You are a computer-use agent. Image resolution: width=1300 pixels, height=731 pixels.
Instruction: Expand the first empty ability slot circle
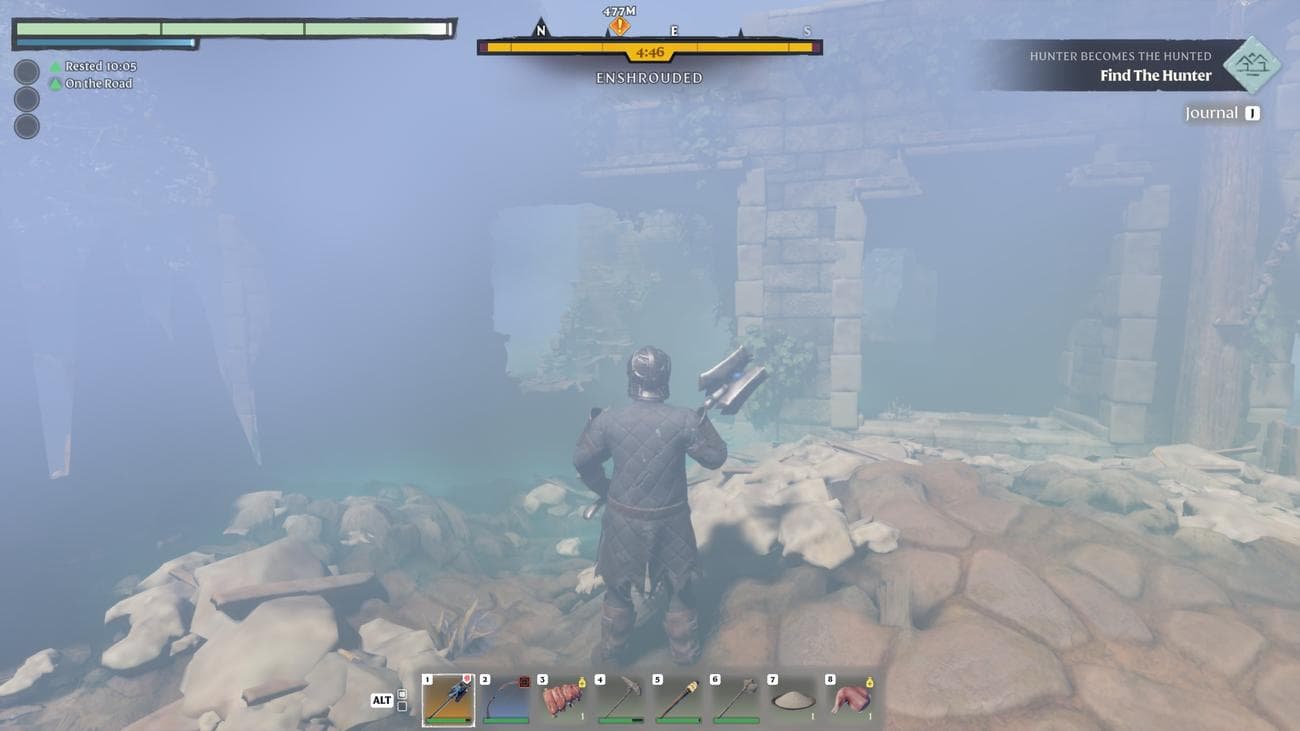(x=26, y=70)
